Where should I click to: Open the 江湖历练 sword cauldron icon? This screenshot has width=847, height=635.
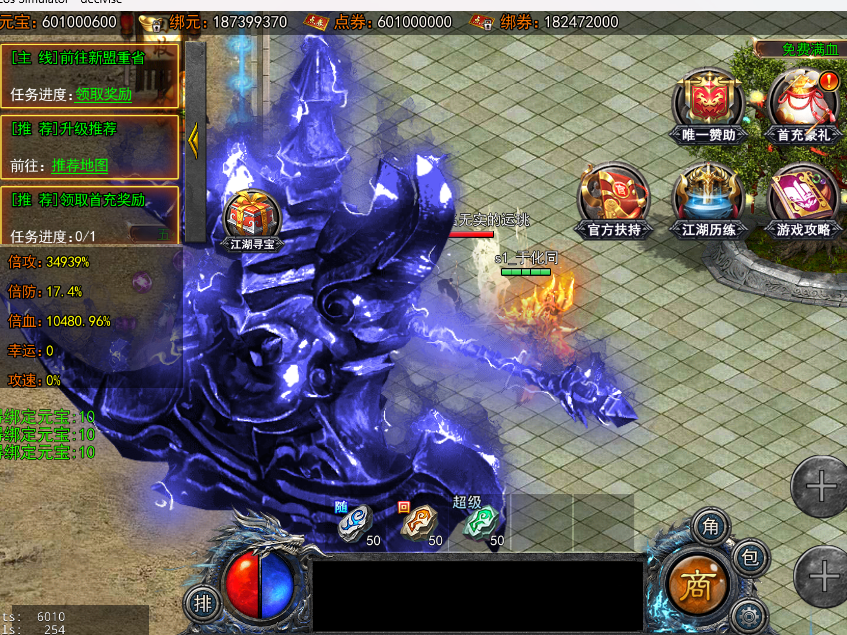click(x=708, y=196)
